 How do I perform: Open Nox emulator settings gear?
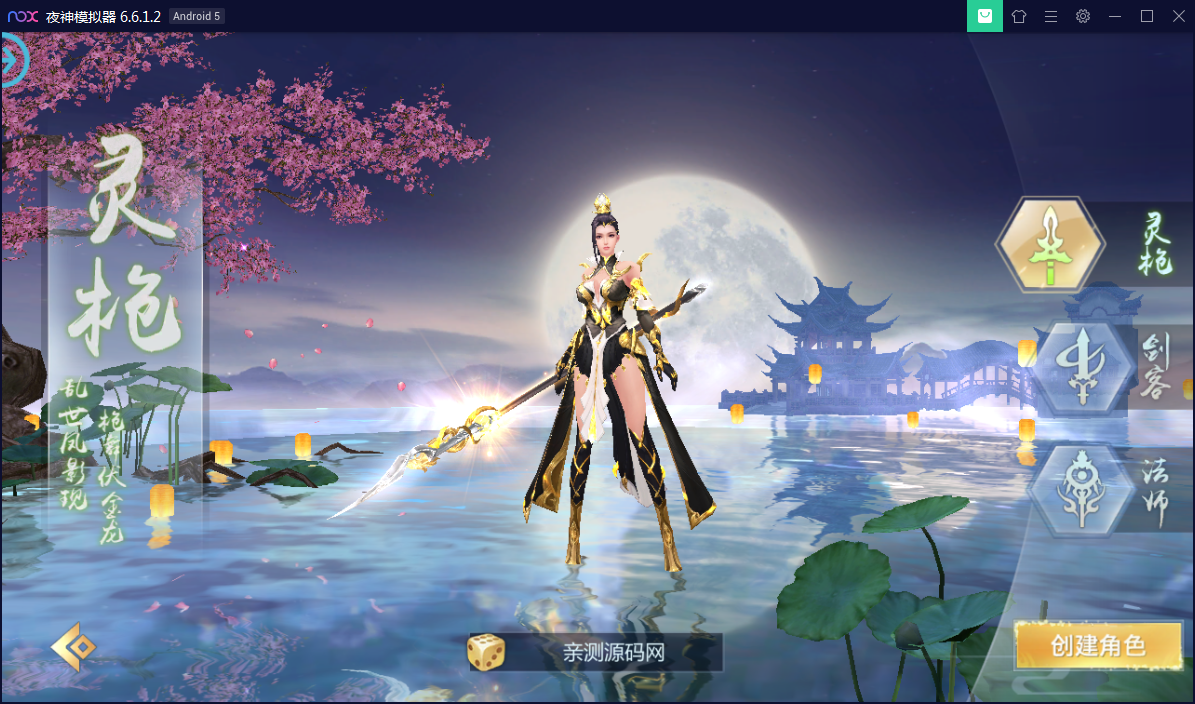point(1083,16)
